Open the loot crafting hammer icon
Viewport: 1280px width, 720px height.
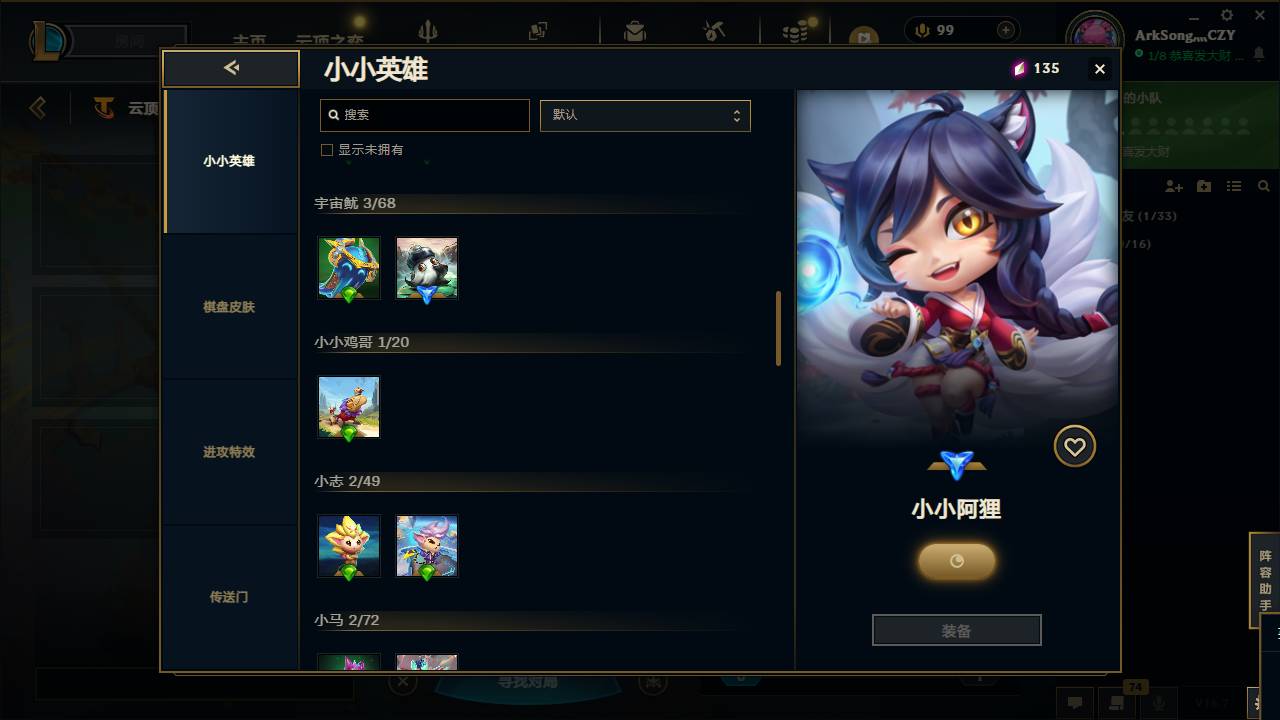714,32
